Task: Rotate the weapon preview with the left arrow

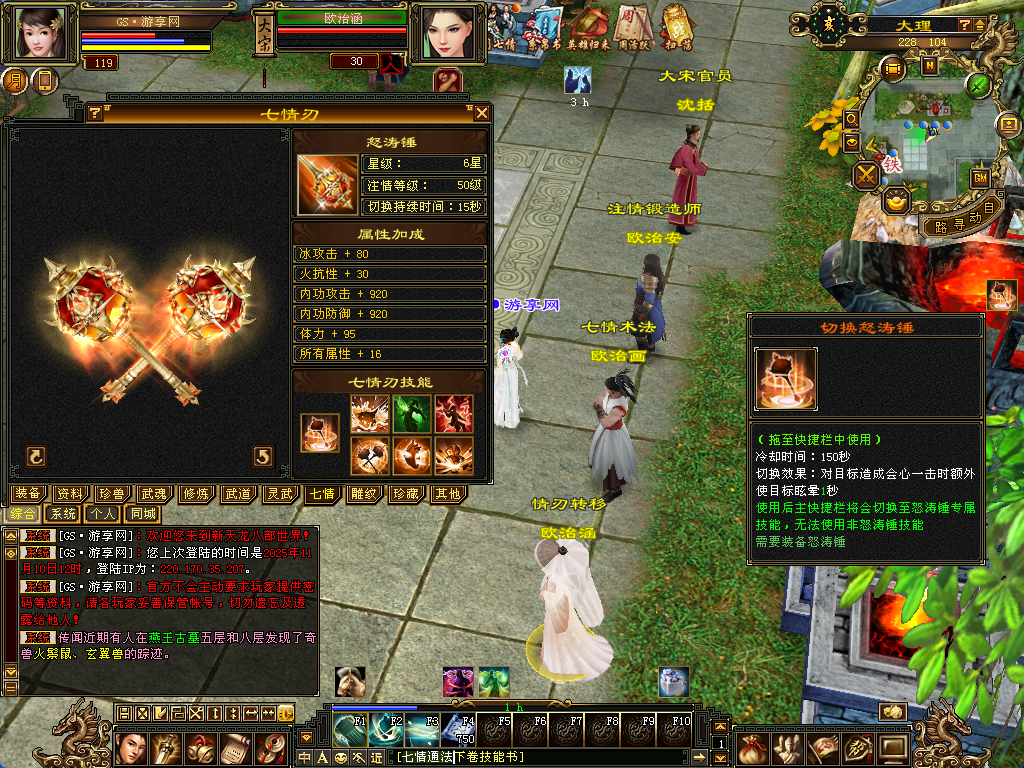Action: click(36, 456)
